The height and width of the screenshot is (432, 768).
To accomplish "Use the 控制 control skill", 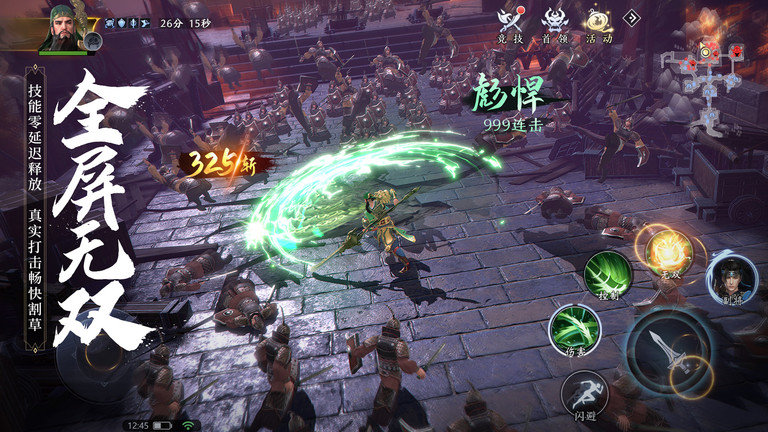I will (x=608, y=273).
